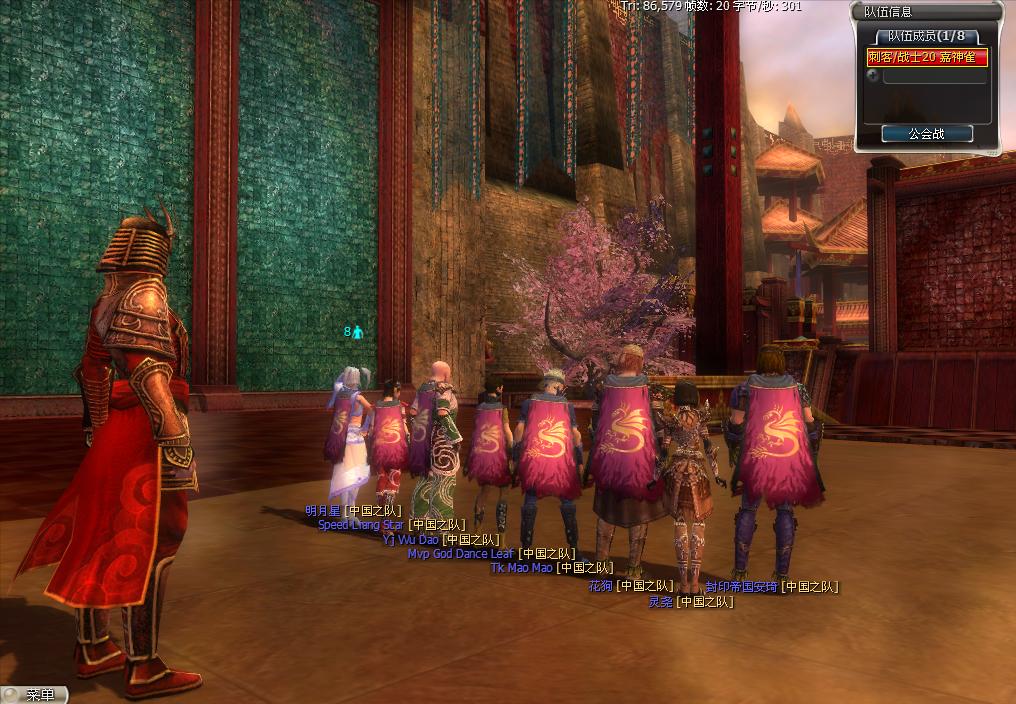Select party member 嘉神雀 in the party list
This screenshot has height=704, width=1016.
927,58
